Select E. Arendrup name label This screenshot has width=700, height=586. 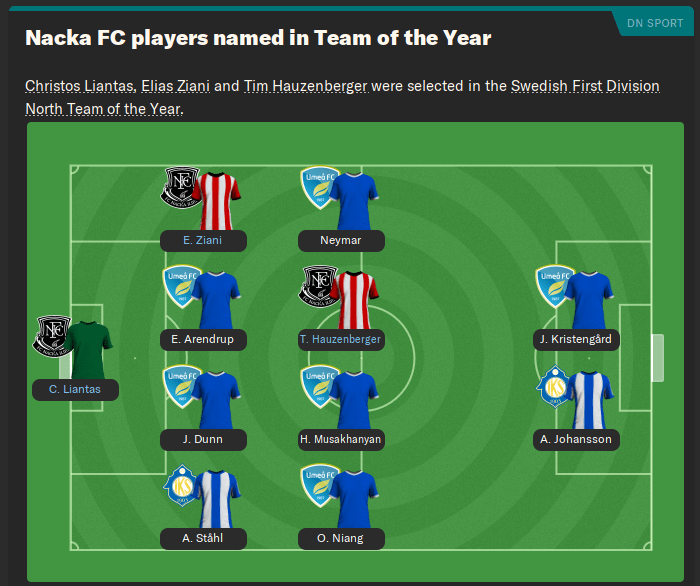[202, 339]
